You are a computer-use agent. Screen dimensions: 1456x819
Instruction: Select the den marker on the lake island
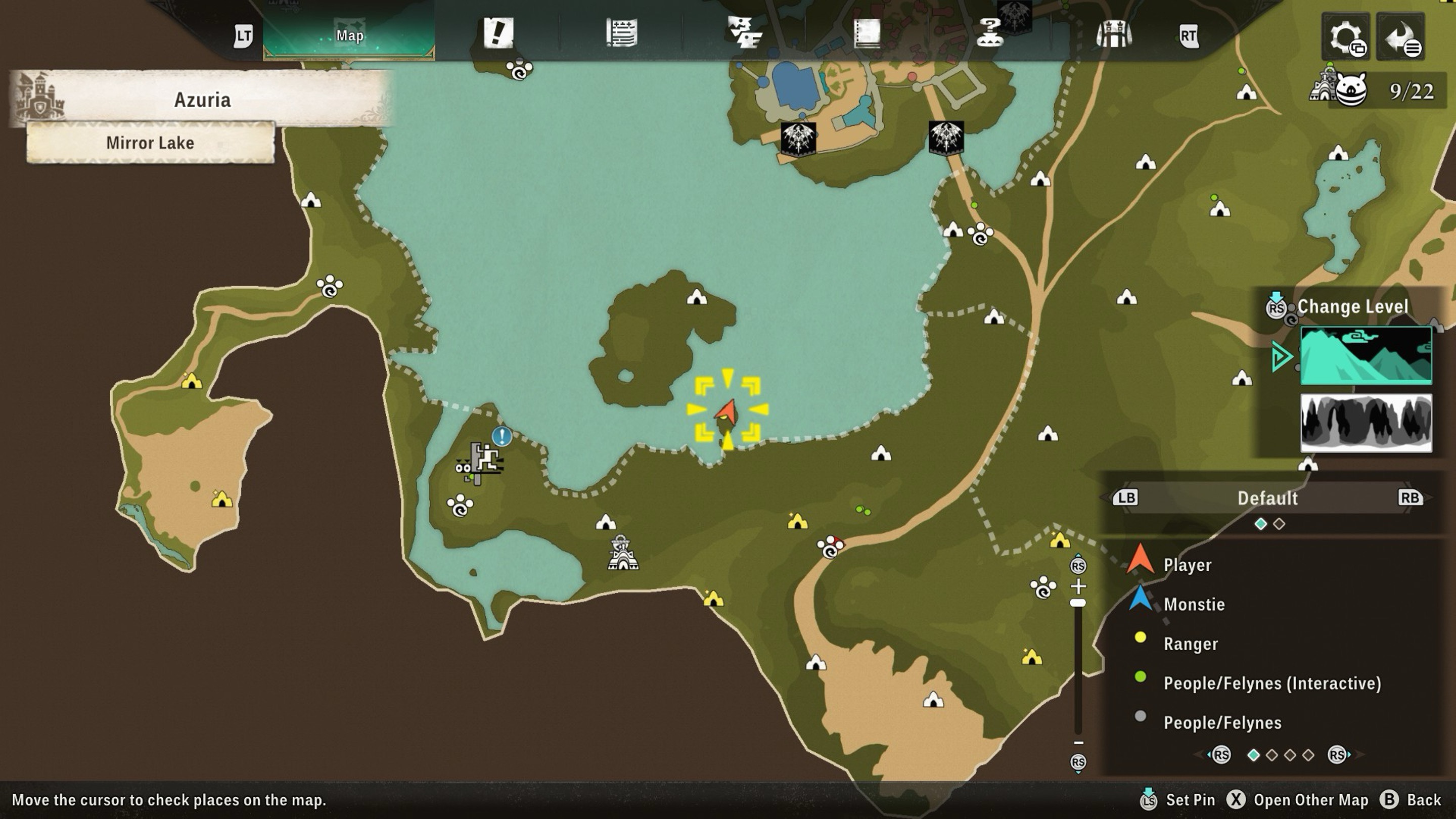coord(696,297)
